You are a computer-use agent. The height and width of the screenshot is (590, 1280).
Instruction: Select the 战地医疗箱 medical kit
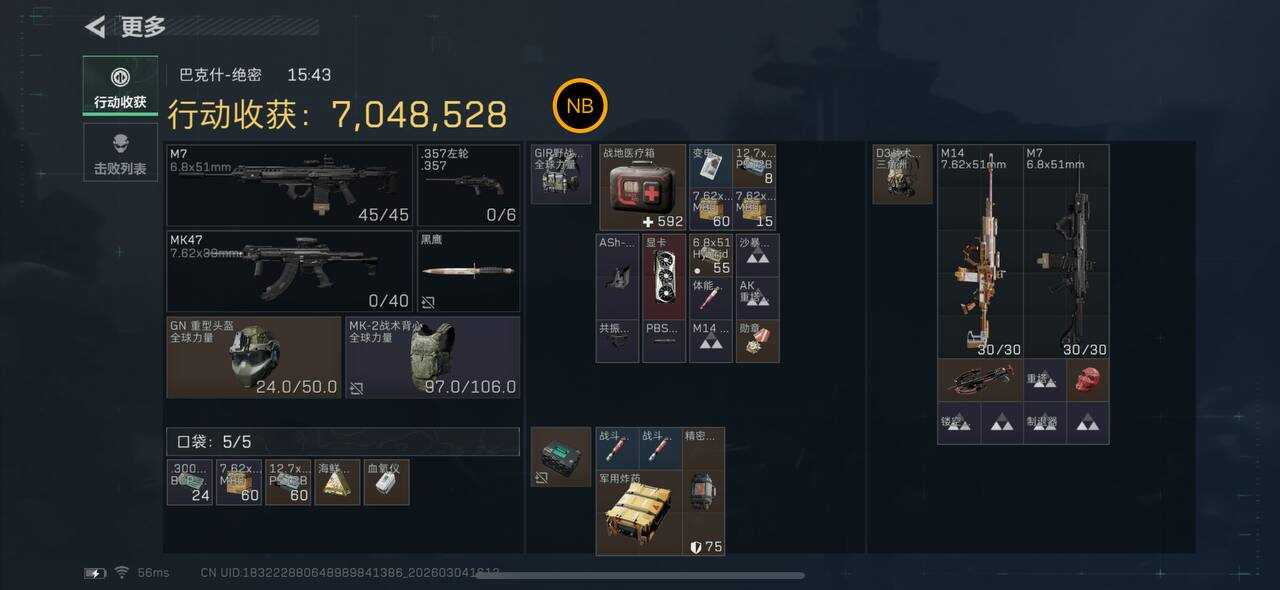642,187
